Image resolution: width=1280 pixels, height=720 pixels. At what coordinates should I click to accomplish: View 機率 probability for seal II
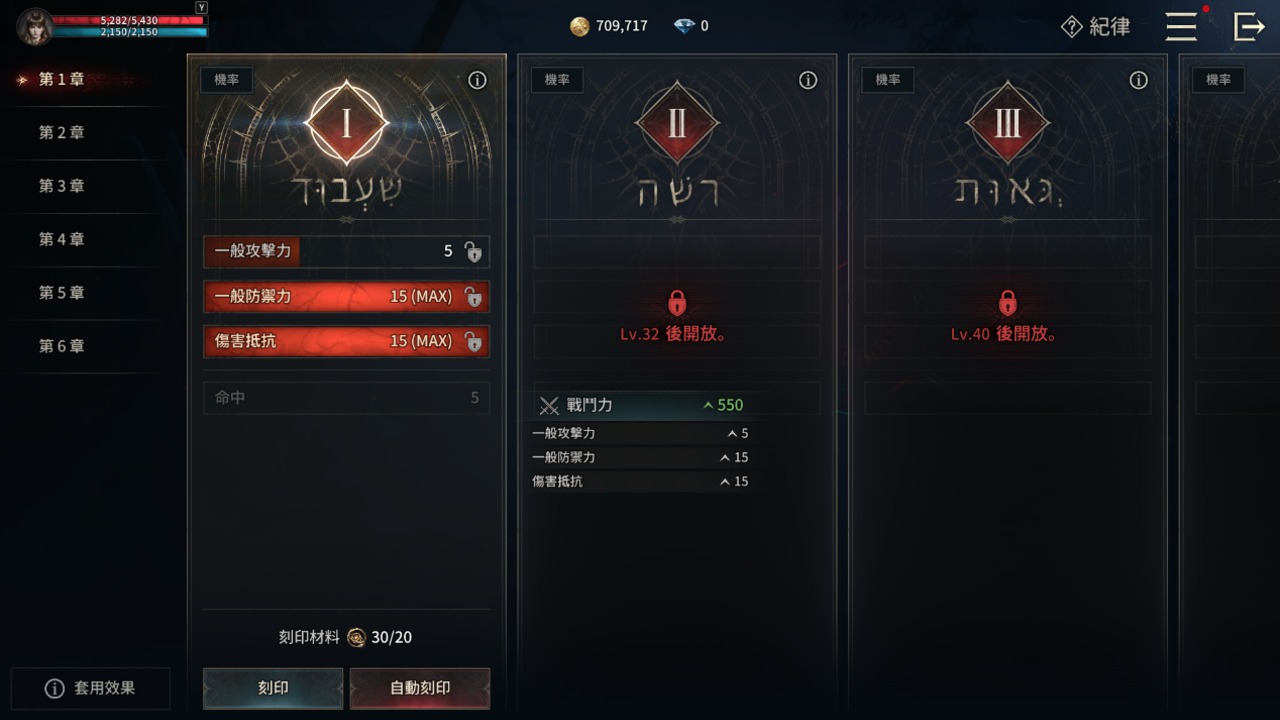tap(557, 80)
